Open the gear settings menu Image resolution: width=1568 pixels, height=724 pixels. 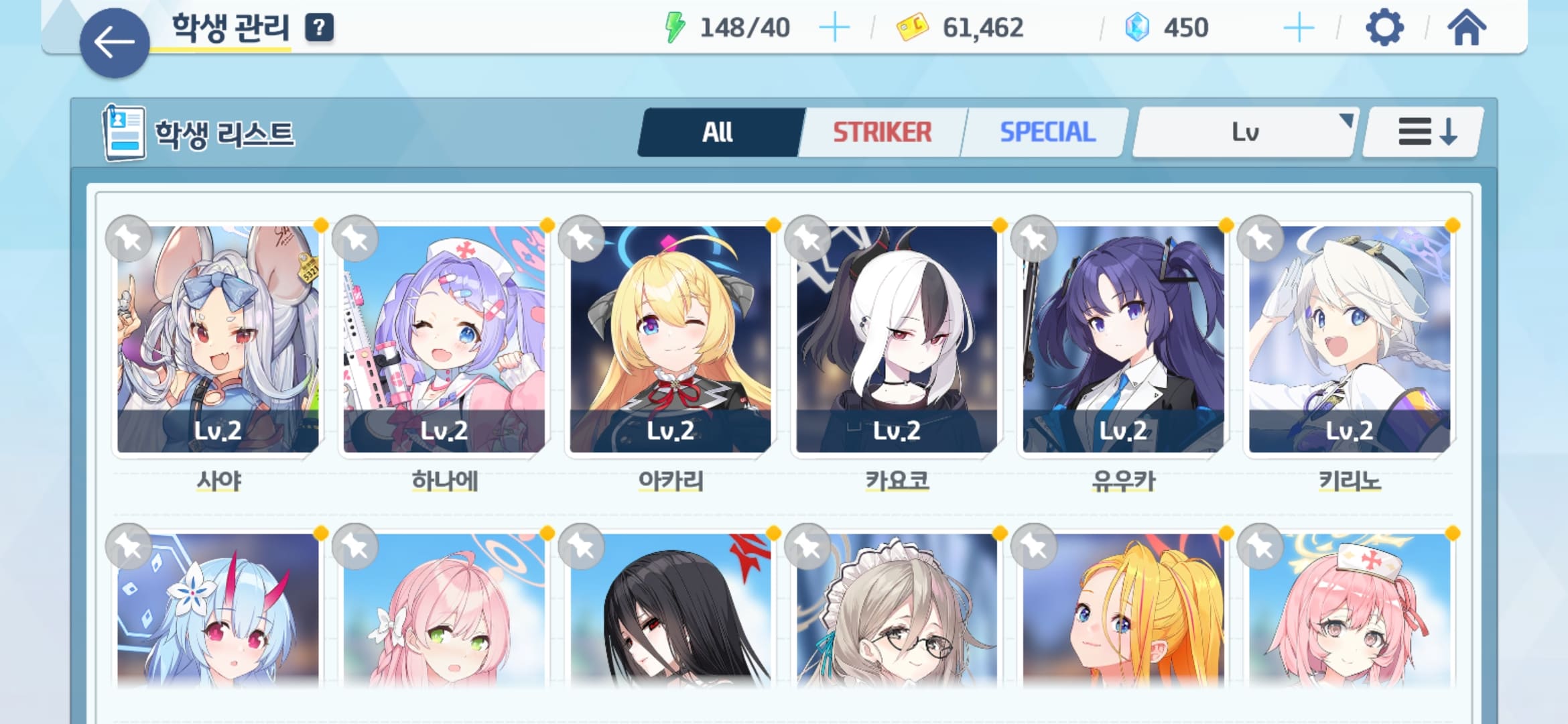1384,28
